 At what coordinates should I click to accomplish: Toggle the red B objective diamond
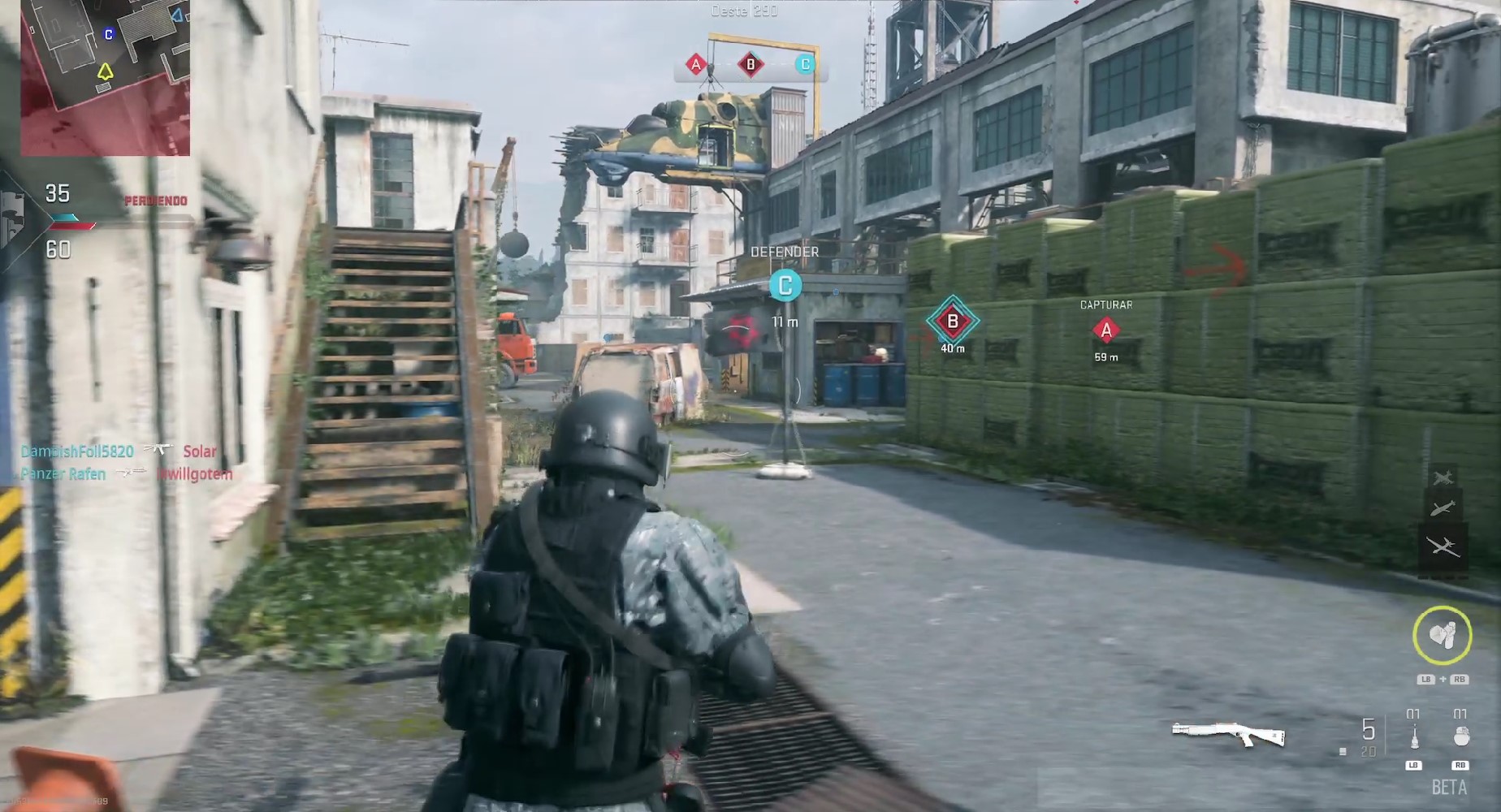click(x=952, y=321)
